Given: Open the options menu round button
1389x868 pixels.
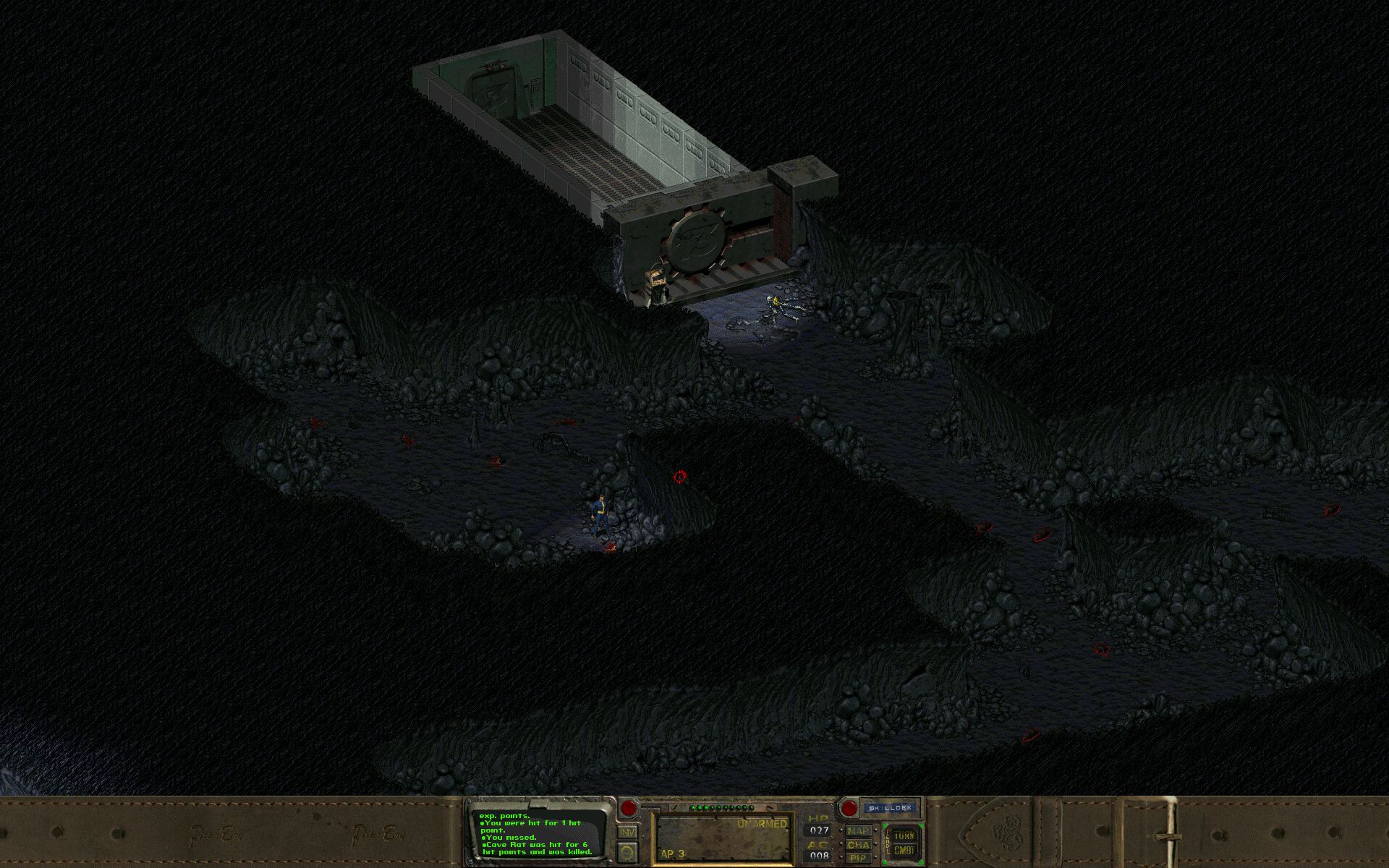Looking at the screenshot, I should click(x=627, y=852).
